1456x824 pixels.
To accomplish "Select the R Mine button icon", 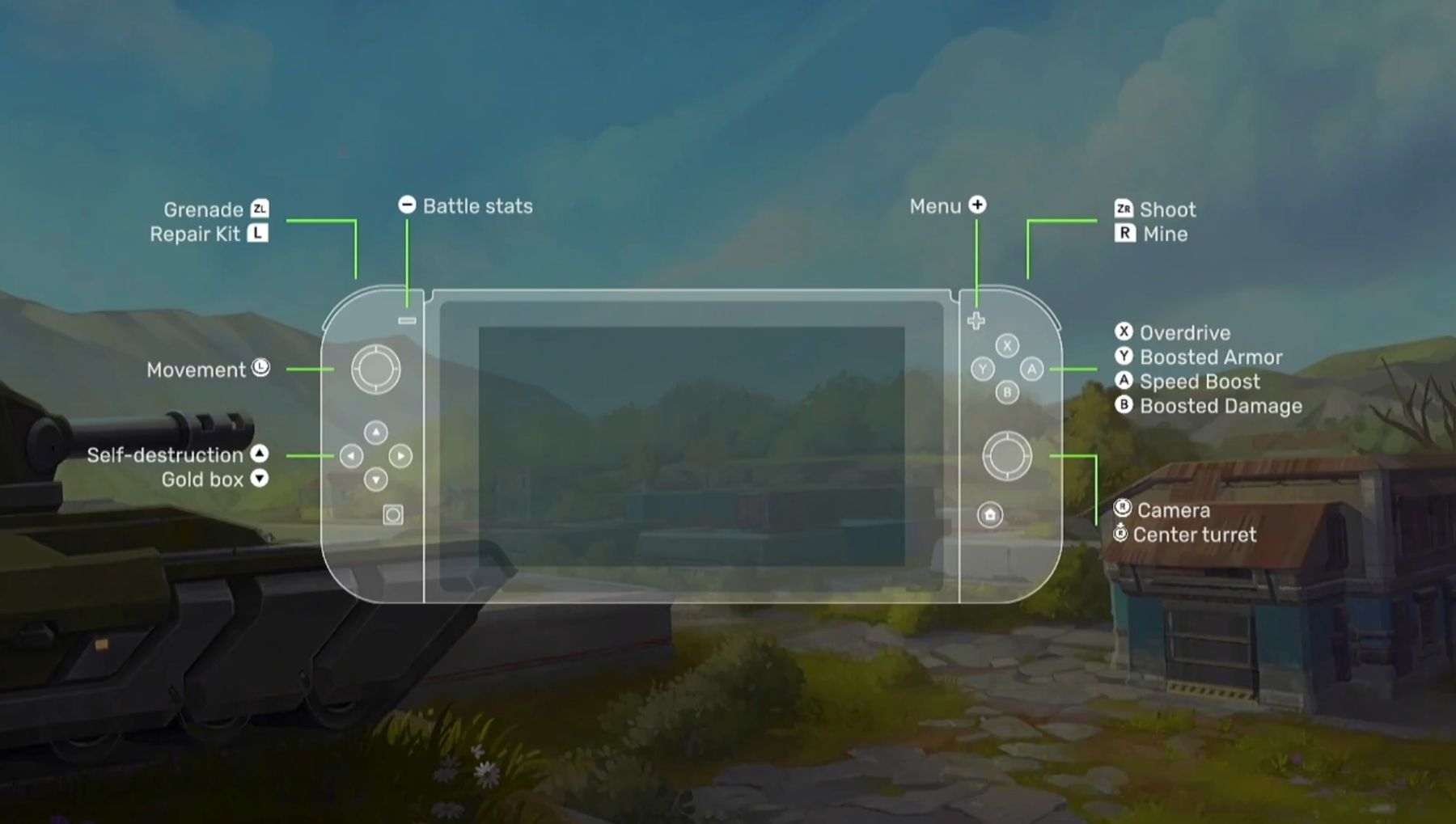I will (1124, 235).
